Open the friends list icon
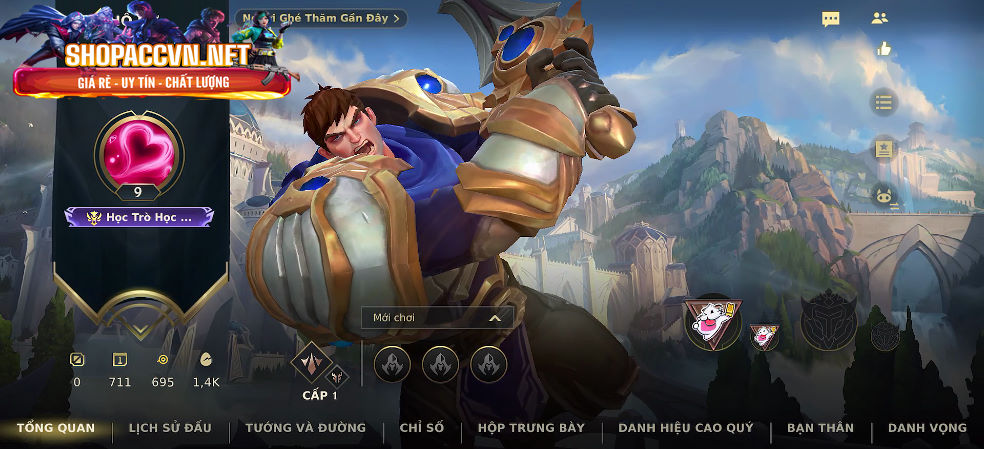The image size is (984, 449). 880,18
